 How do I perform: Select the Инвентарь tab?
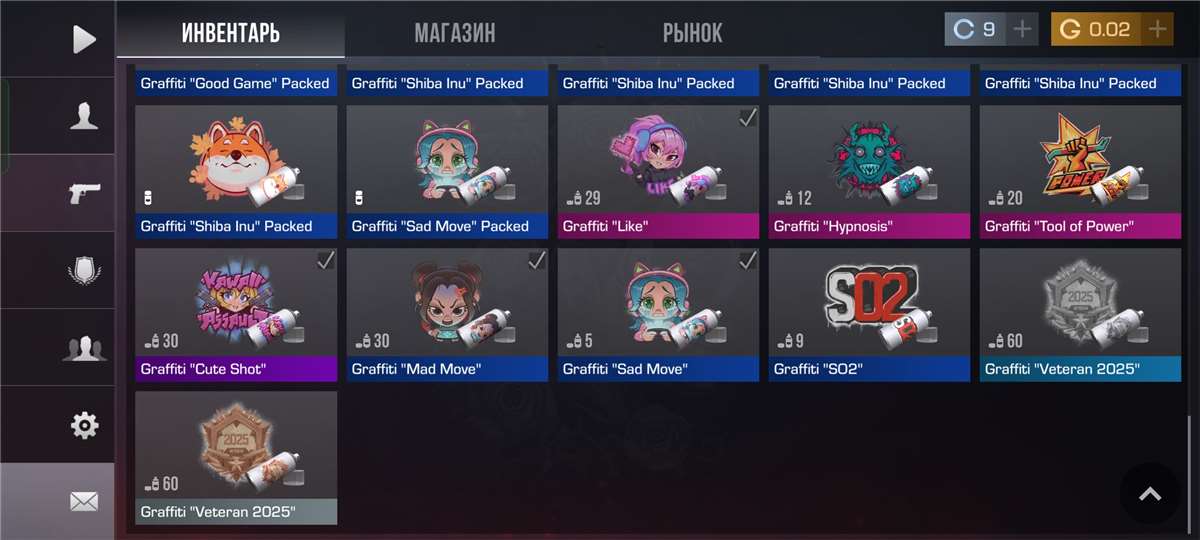(x=231, y=33)
